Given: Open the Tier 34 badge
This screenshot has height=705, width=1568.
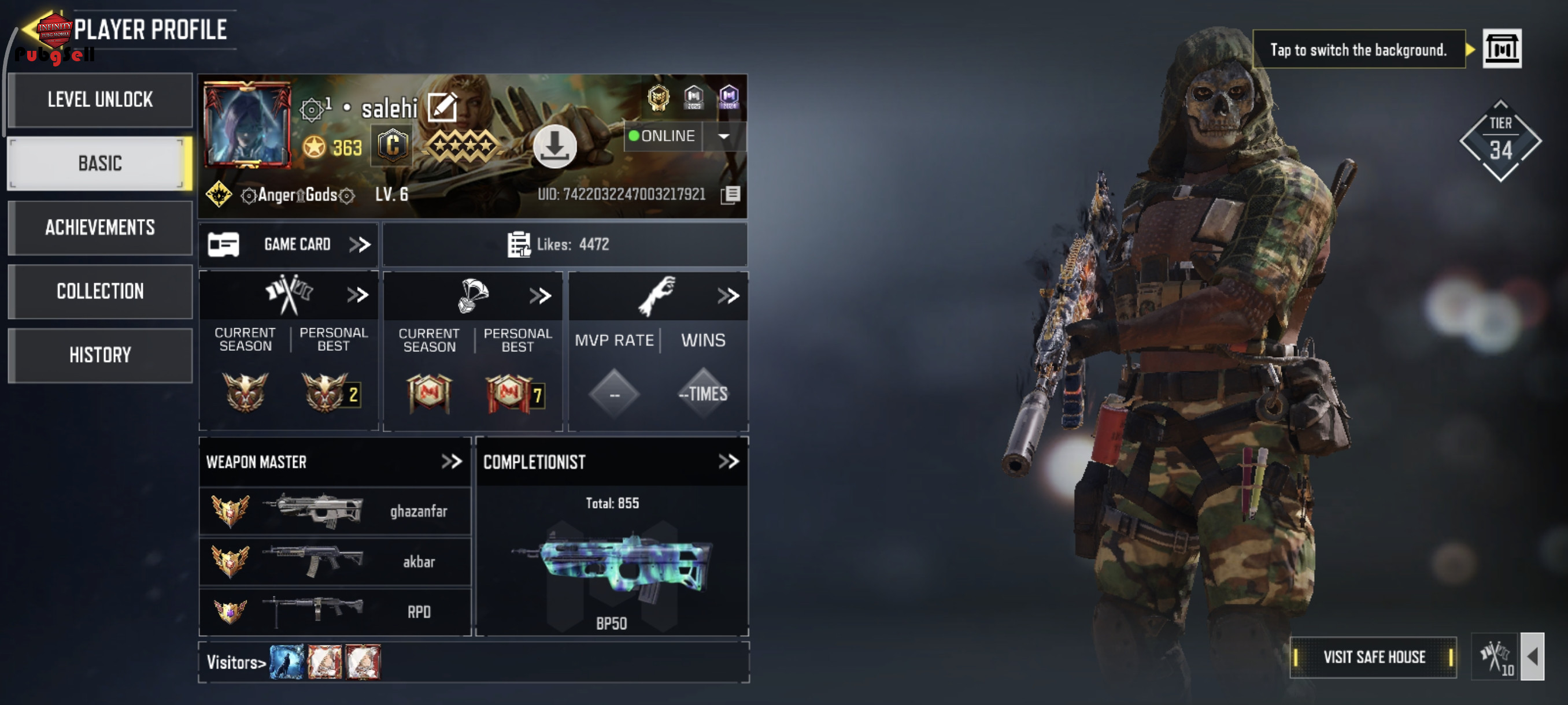Looking at the screenshot, I should tap(1500, 142).
